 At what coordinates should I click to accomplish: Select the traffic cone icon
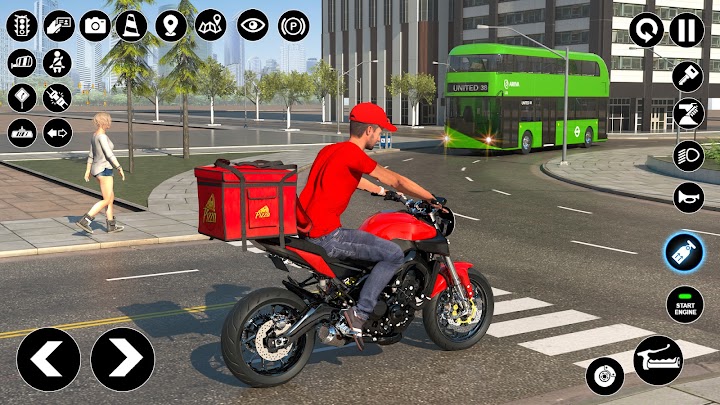click(x=131, y=25)
